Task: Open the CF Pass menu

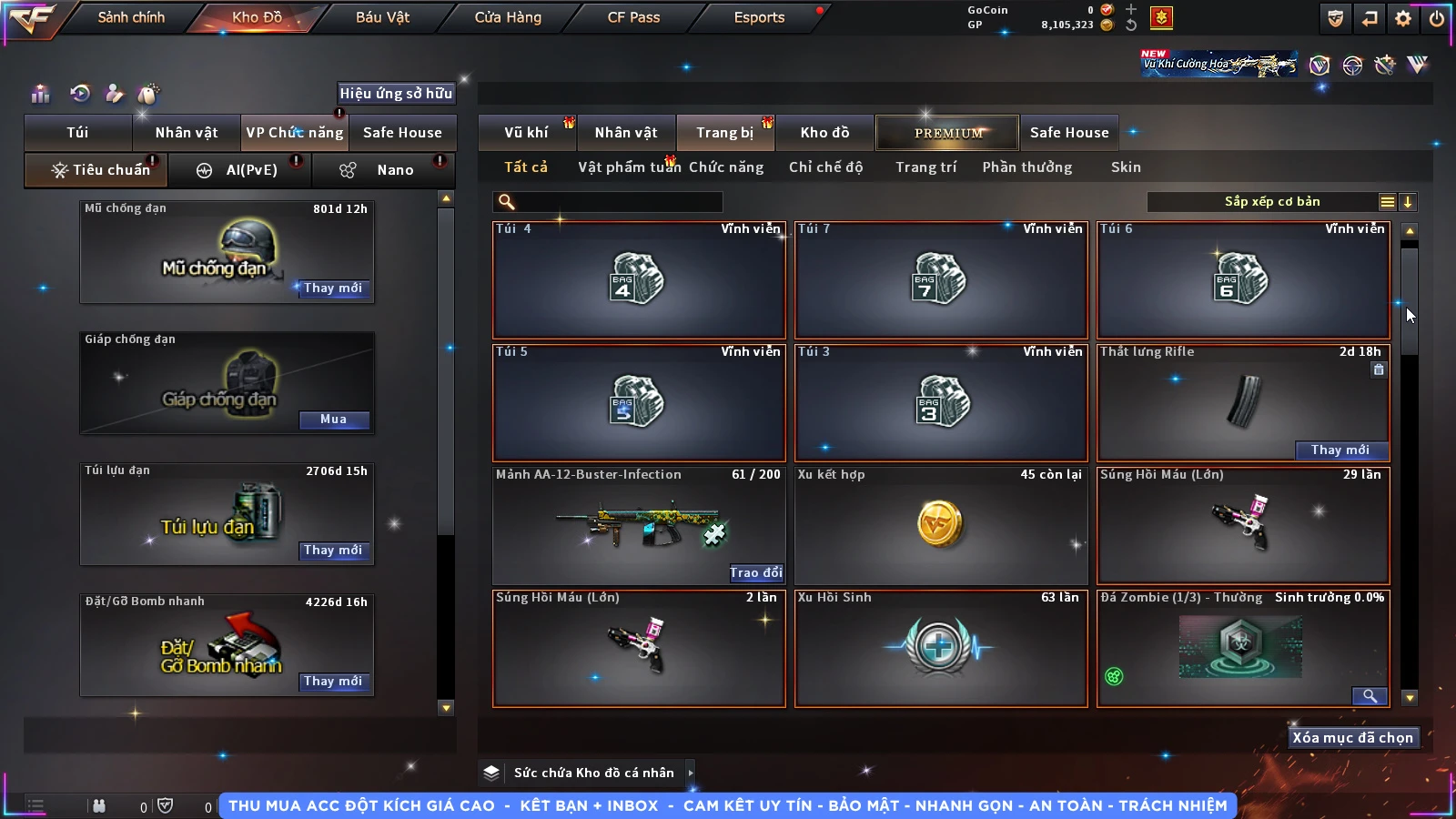Action: [633, 17]
